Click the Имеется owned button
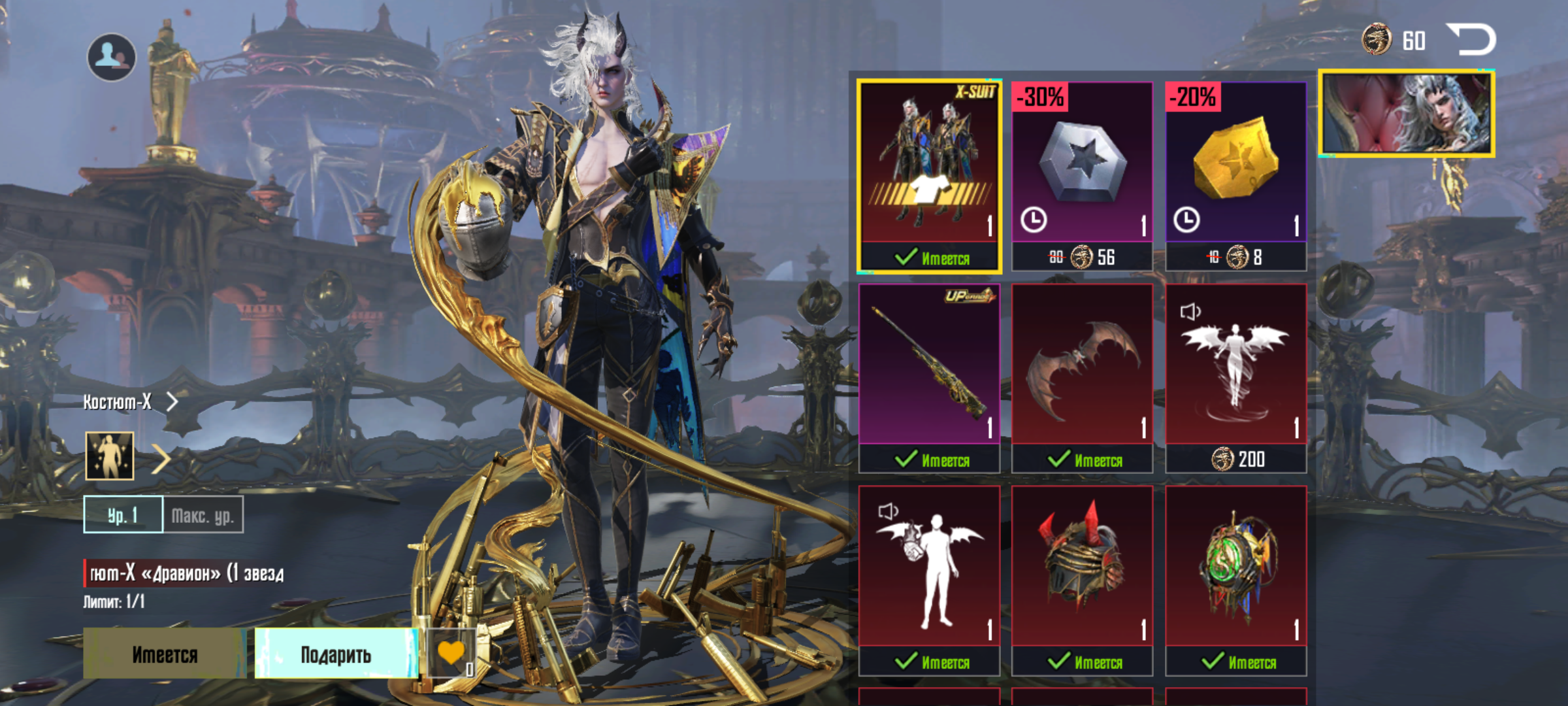This screenshot has height=706, width=1568. click(x=165, y=654)
